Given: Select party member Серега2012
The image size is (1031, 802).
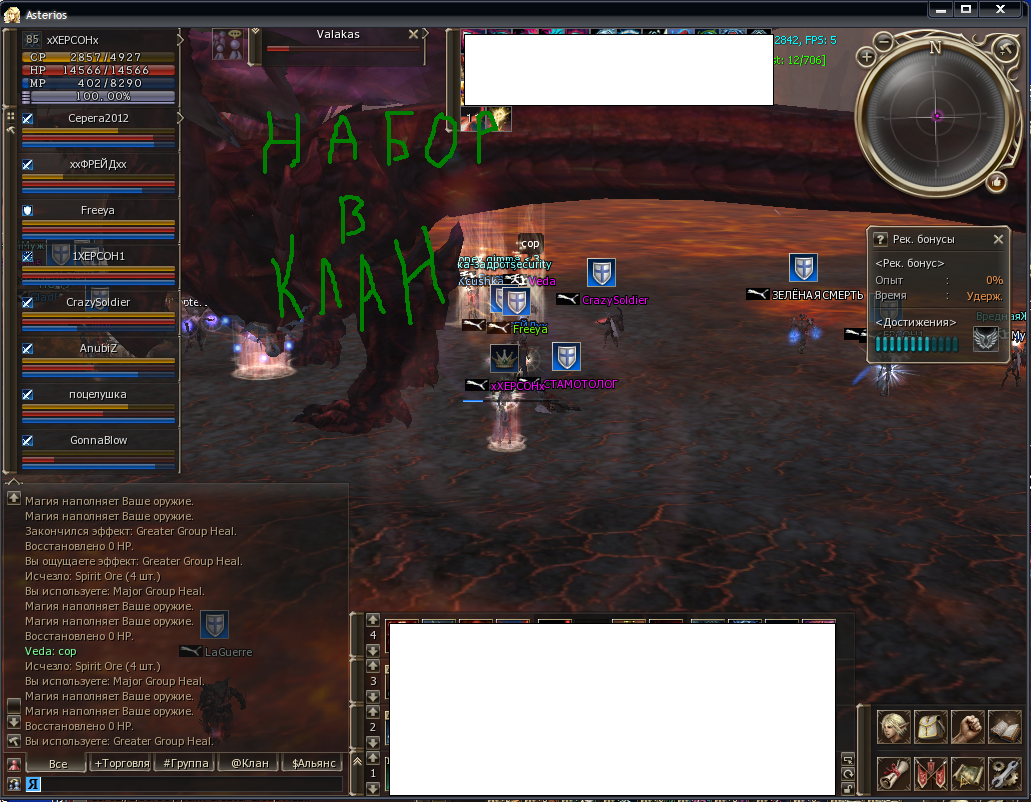Looking at the screenshot, I should (98, 118).
